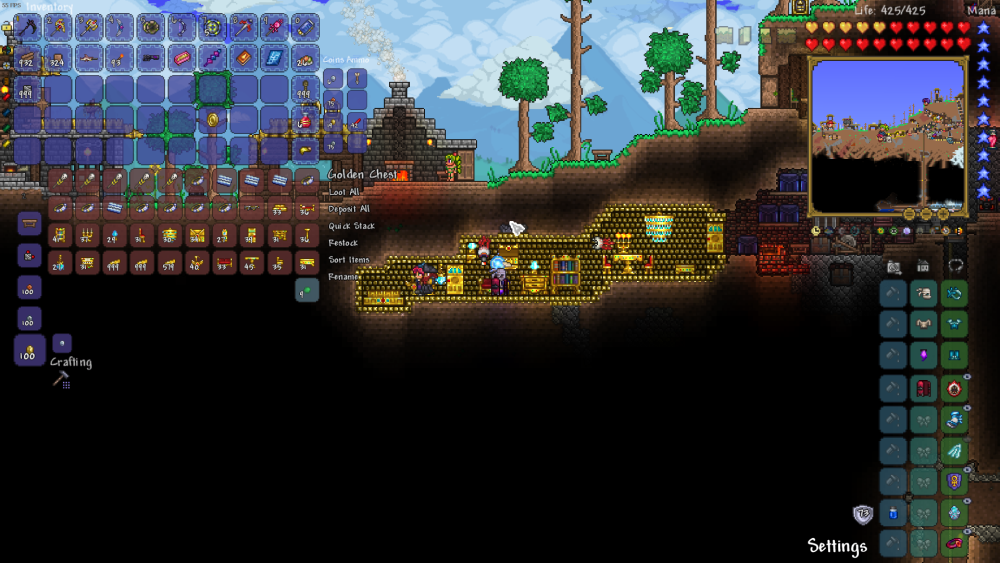The image size is (1000, 563).
Task: Pick the gold coin inventory slot
Action: click(x=213, y=120)
